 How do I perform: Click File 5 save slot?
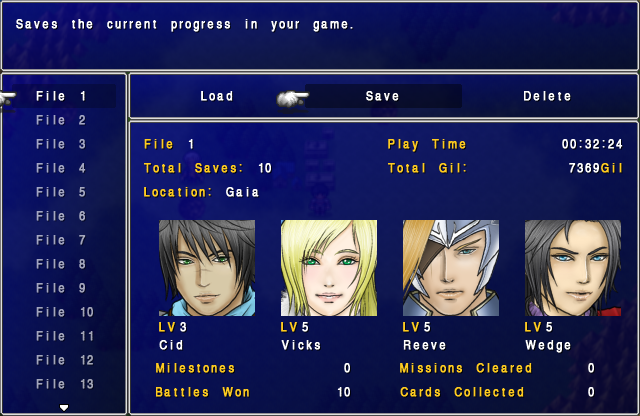click(x=61, y=193)
